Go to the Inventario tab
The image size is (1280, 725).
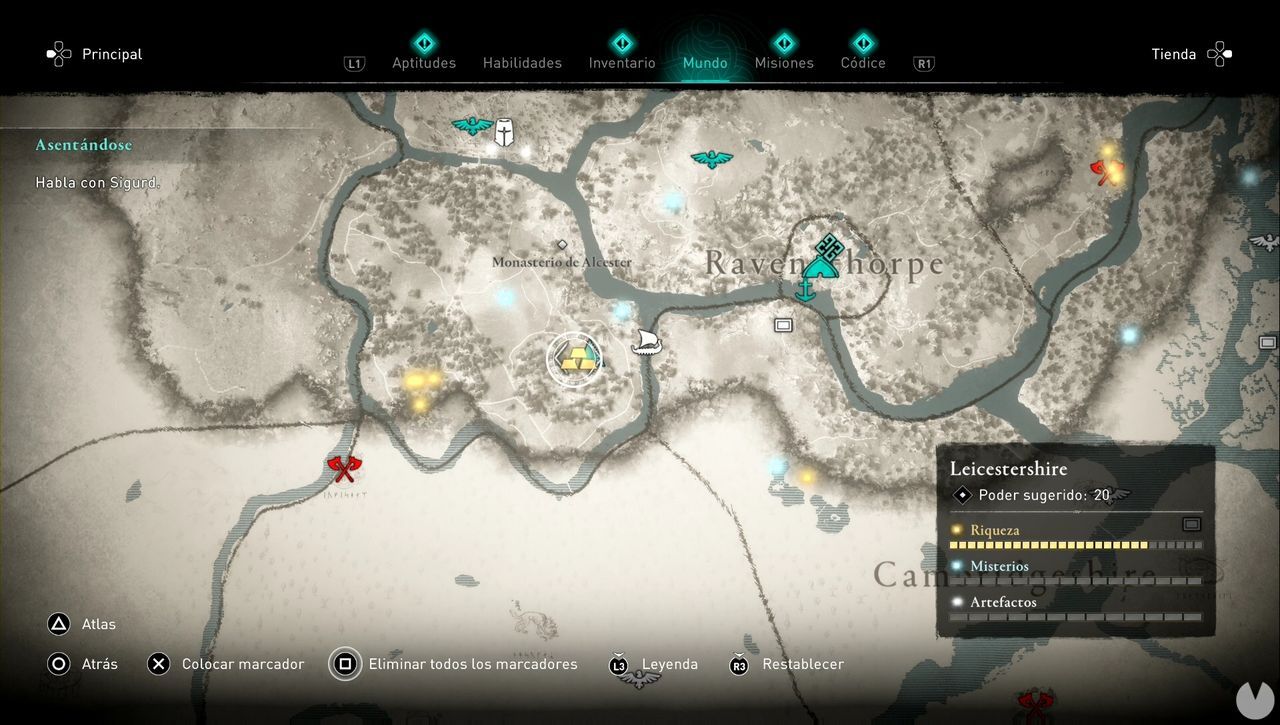(622, 62)
